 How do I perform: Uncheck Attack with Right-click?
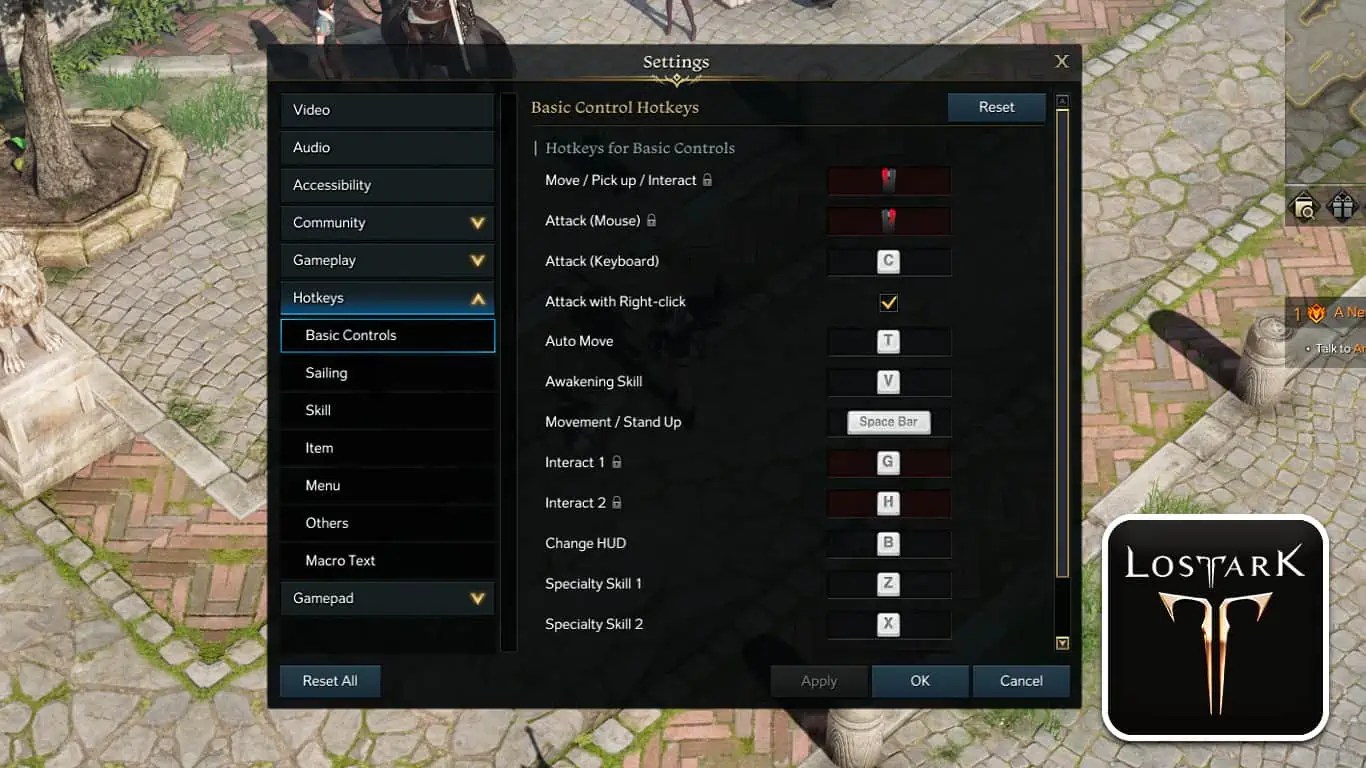point(886,302)
